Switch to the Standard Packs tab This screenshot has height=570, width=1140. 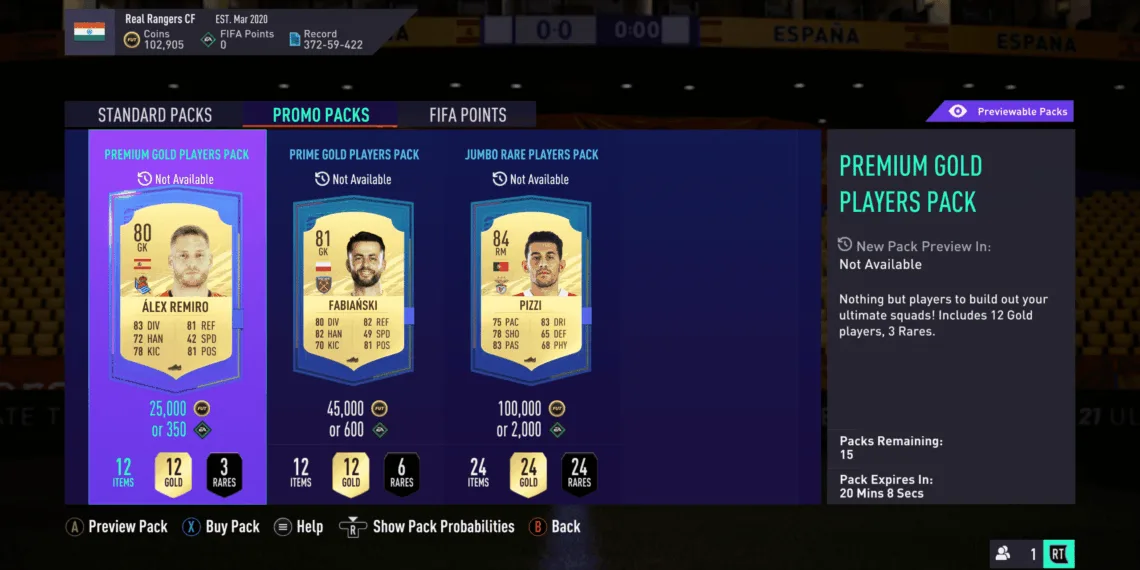155,115
